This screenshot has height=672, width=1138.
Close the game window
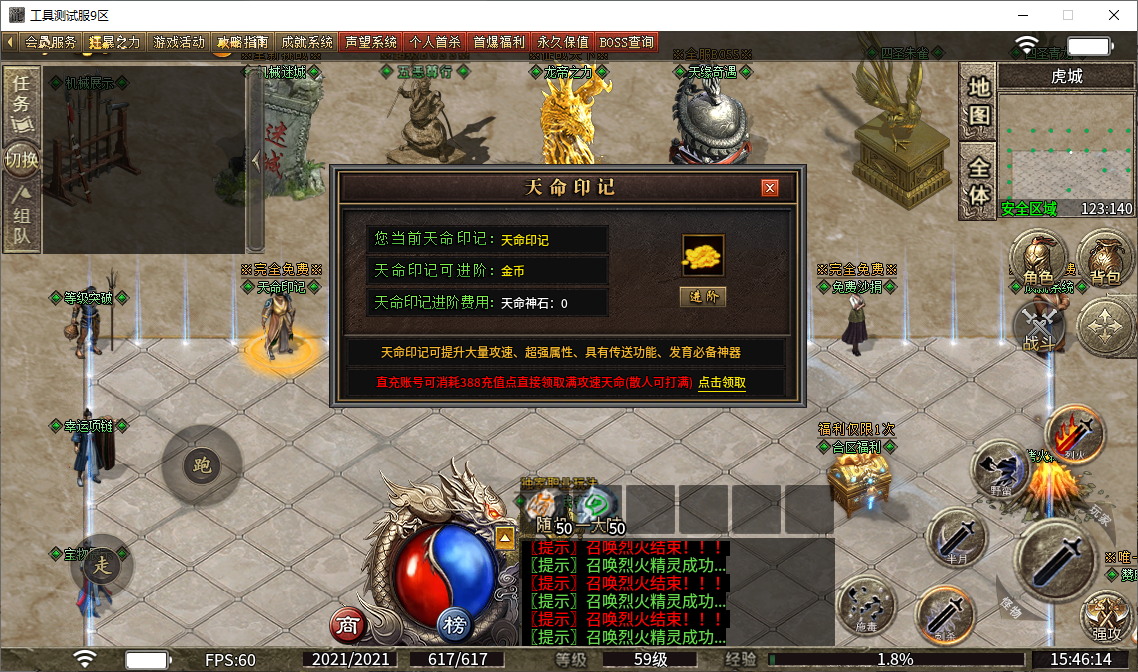1114,15
